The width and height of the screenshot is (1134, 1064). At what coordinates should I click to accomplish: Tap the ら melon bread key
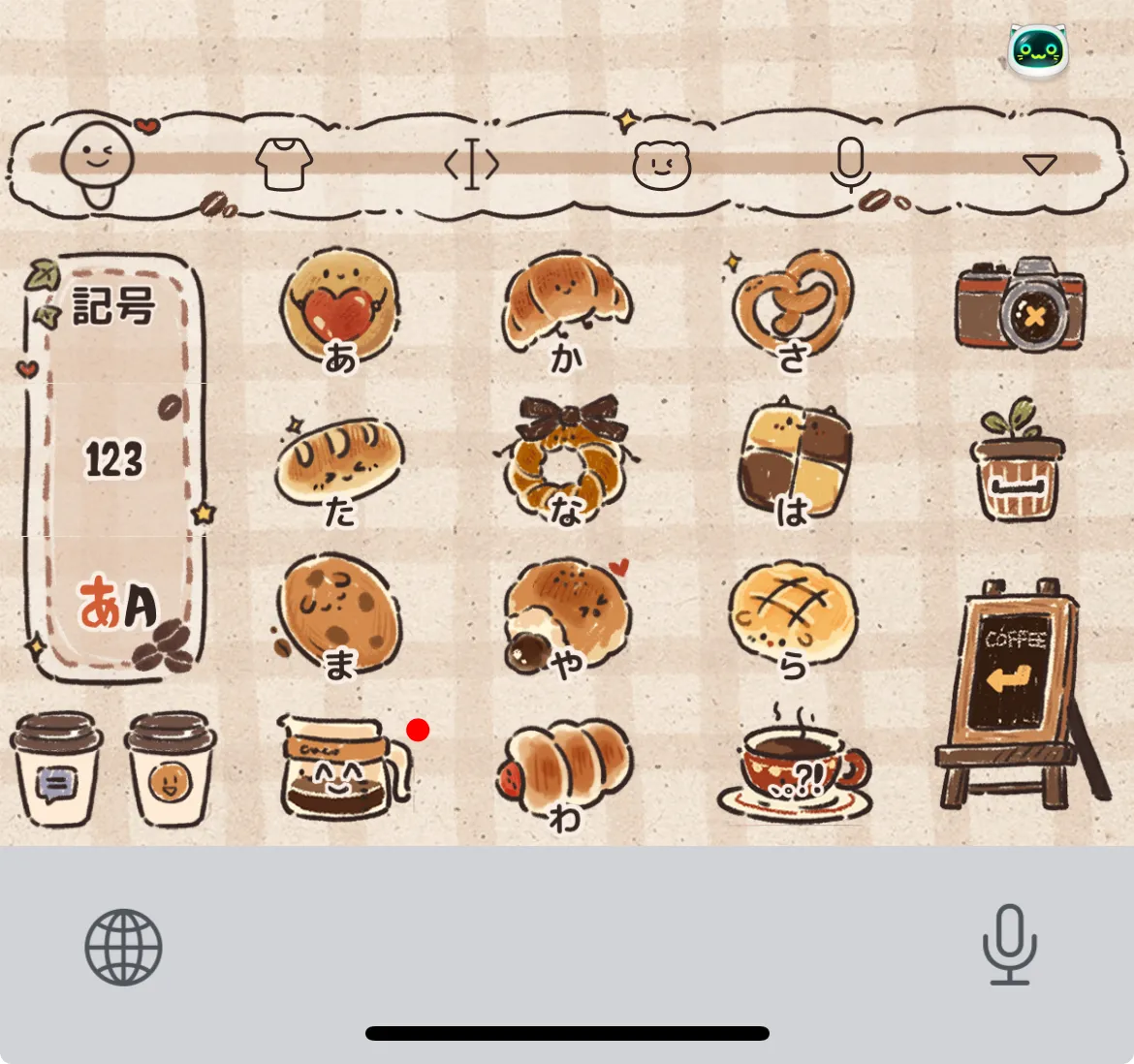(x=793, y=616)
